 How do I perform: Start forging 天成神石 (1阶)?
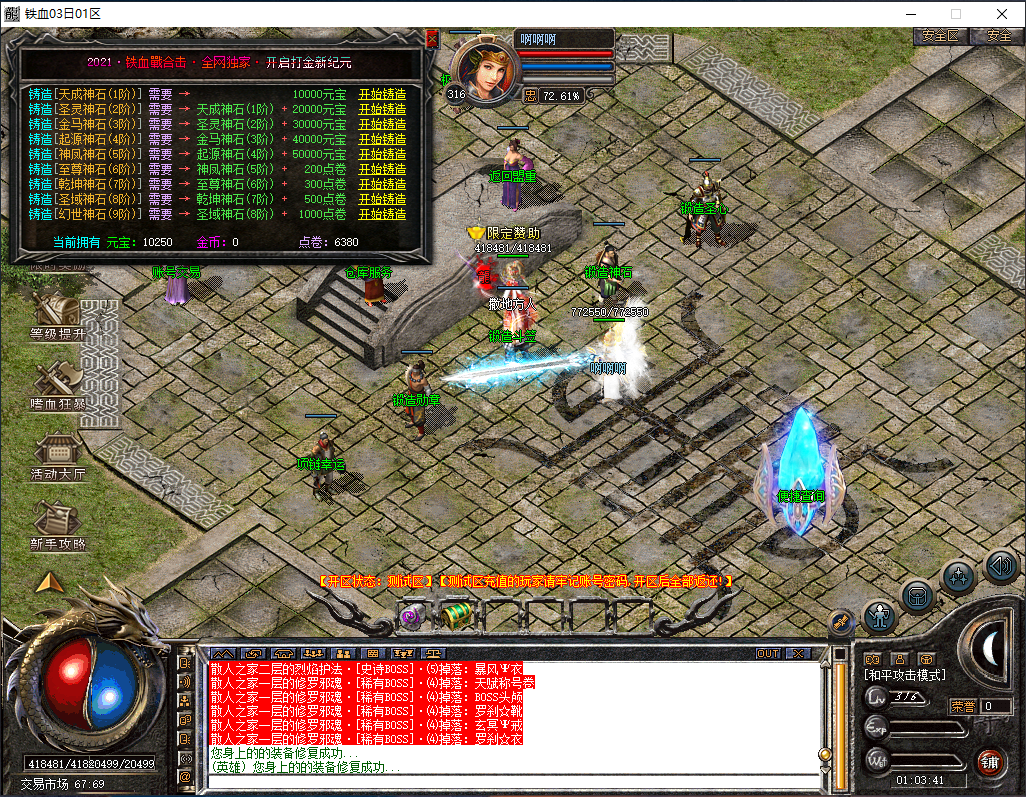pos(382,95)
